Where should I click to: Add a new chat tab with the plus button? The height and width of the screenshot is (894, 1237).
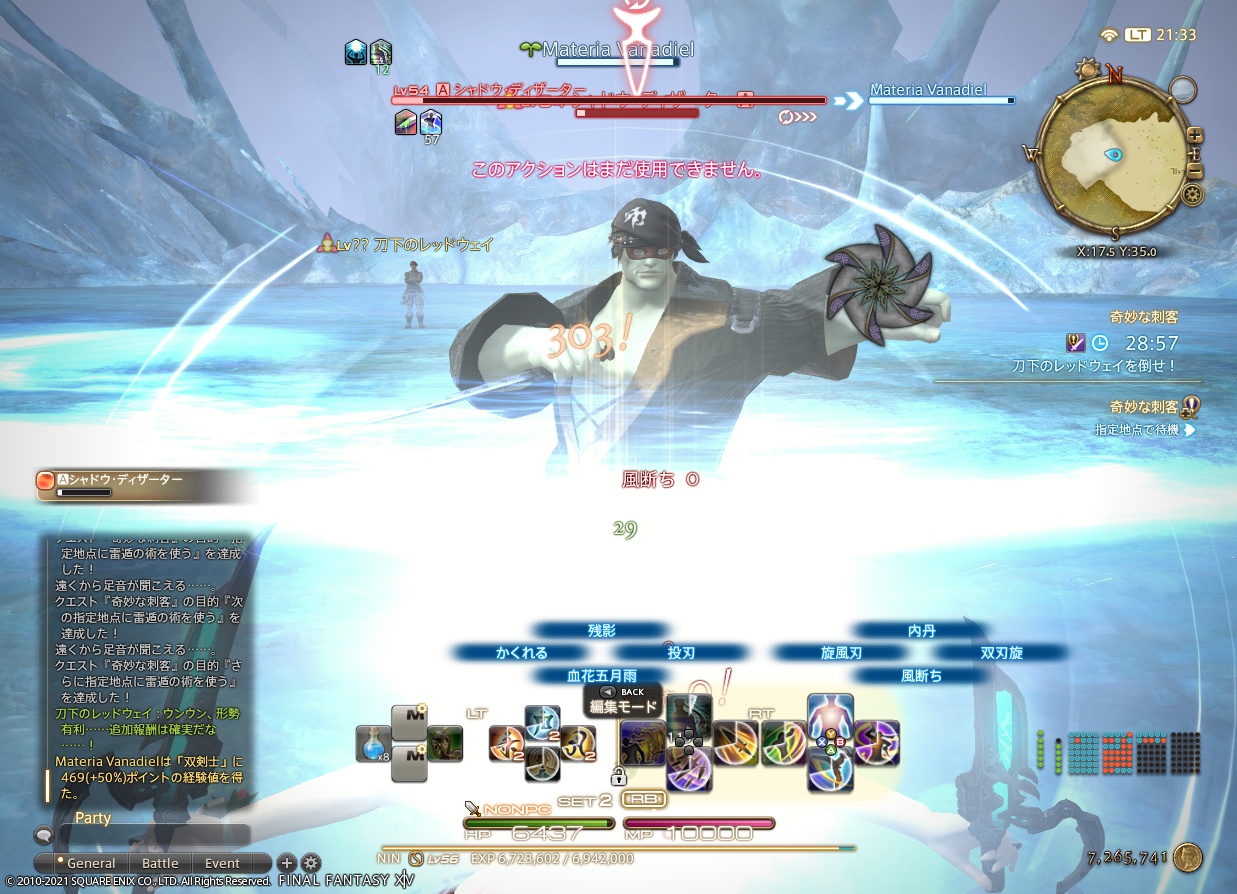[286, 863]
